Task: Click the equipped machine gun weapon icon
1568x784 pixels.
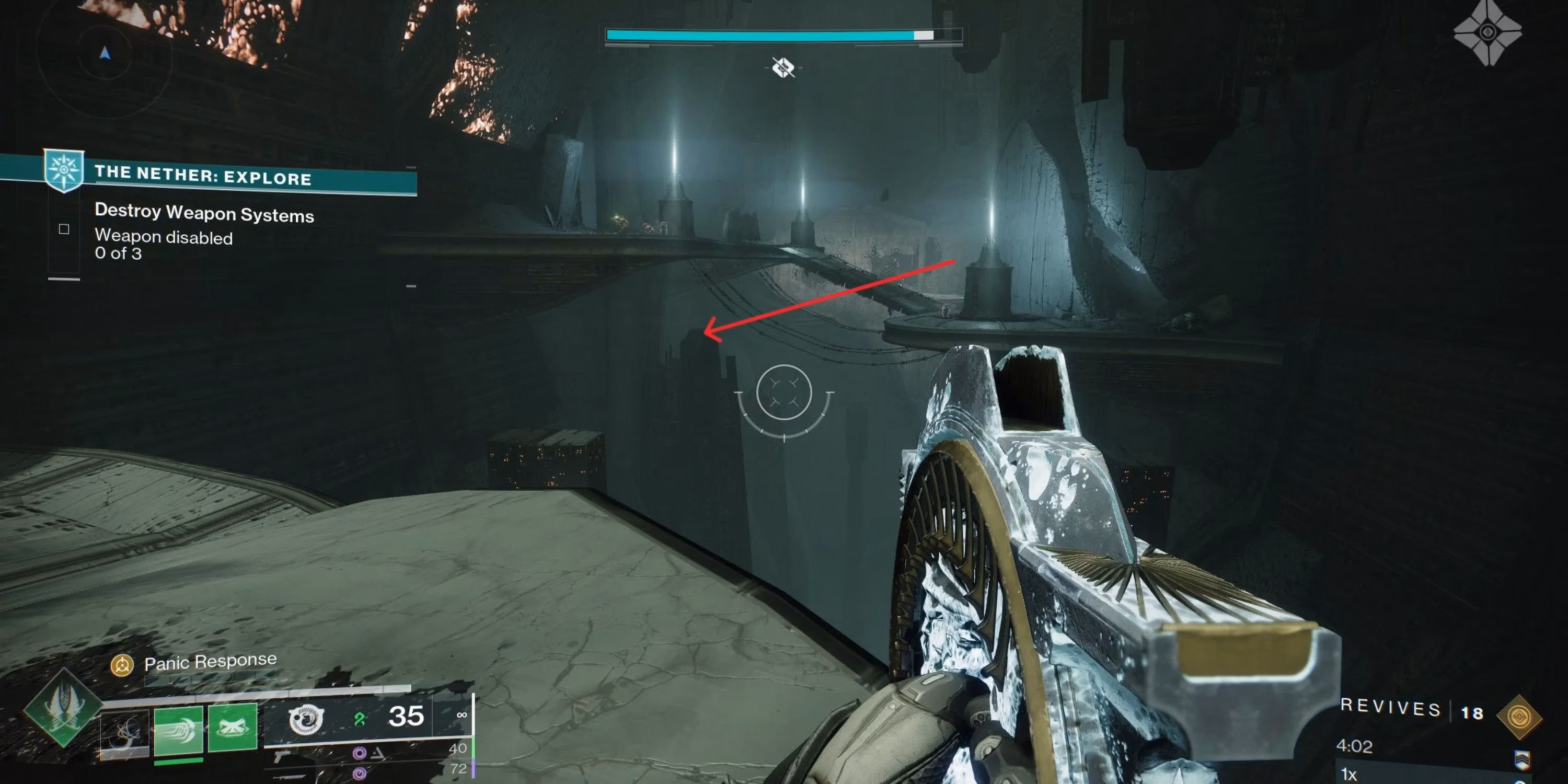Action: point(306,721)
